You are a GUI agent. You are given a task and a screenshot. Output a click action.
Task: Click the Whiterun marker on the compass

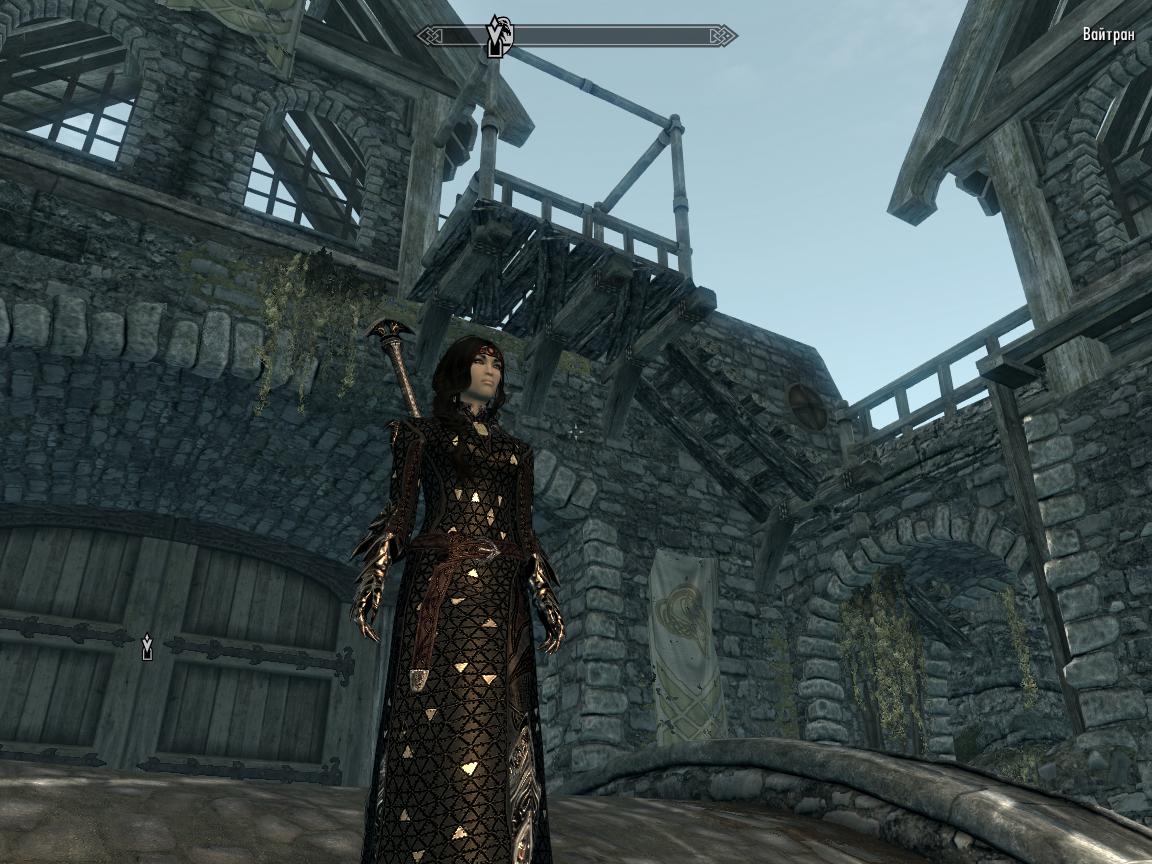coord(498,36)
